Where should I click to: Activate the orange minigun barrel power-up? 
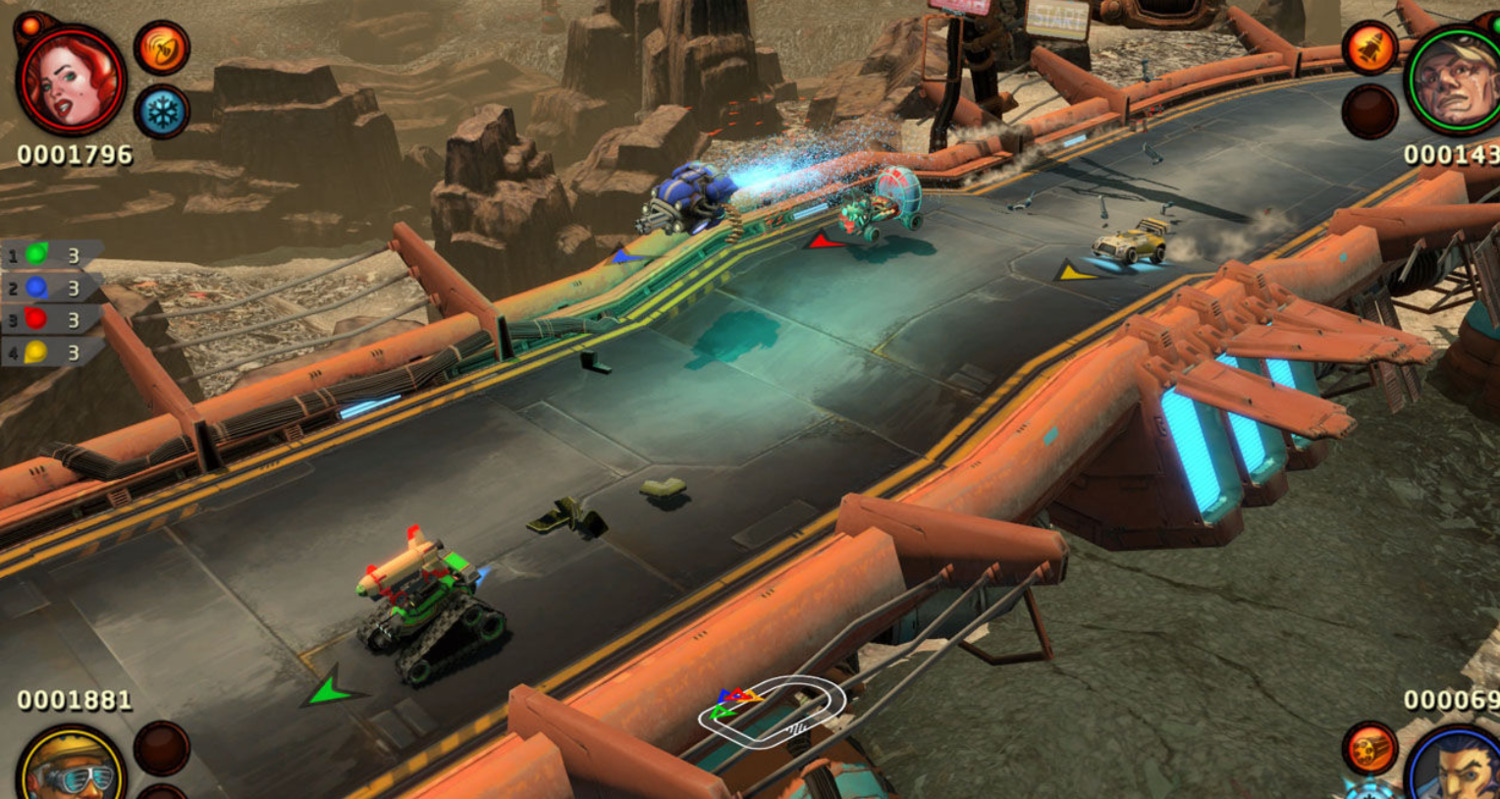click(1369, 750)
